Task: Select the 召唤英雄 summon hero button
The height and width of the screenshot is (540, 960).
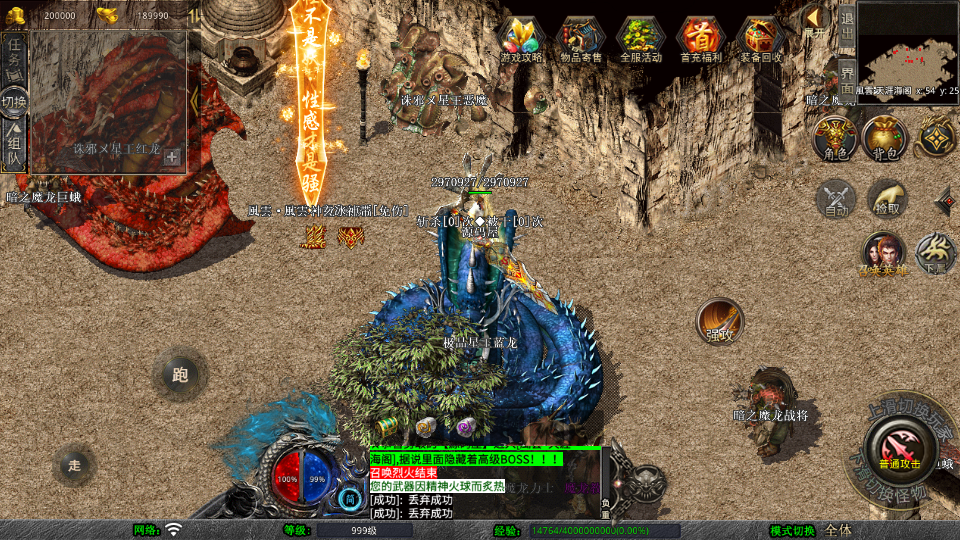Action: tap(883, 253)
